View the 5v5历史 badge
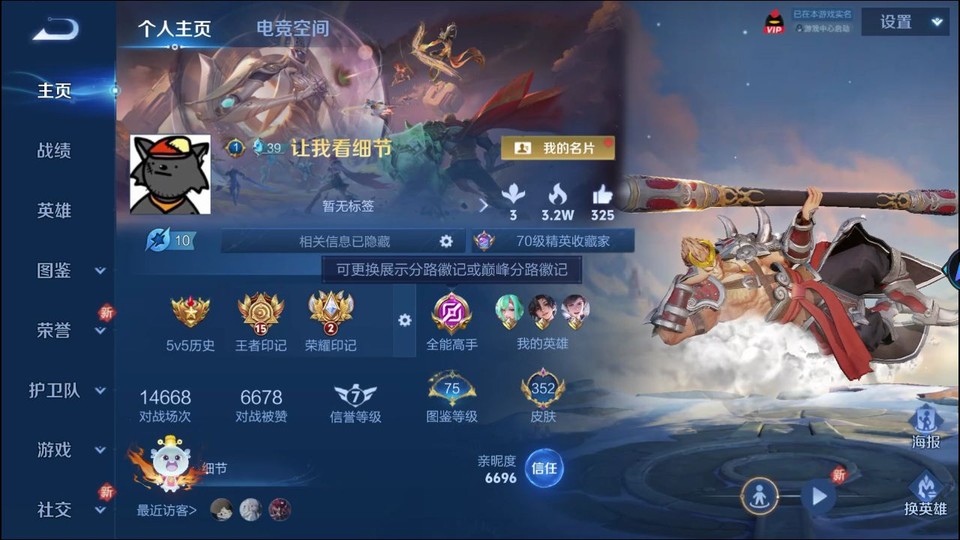The width and height of the screenshot is (960, 540). click(190, 320)
